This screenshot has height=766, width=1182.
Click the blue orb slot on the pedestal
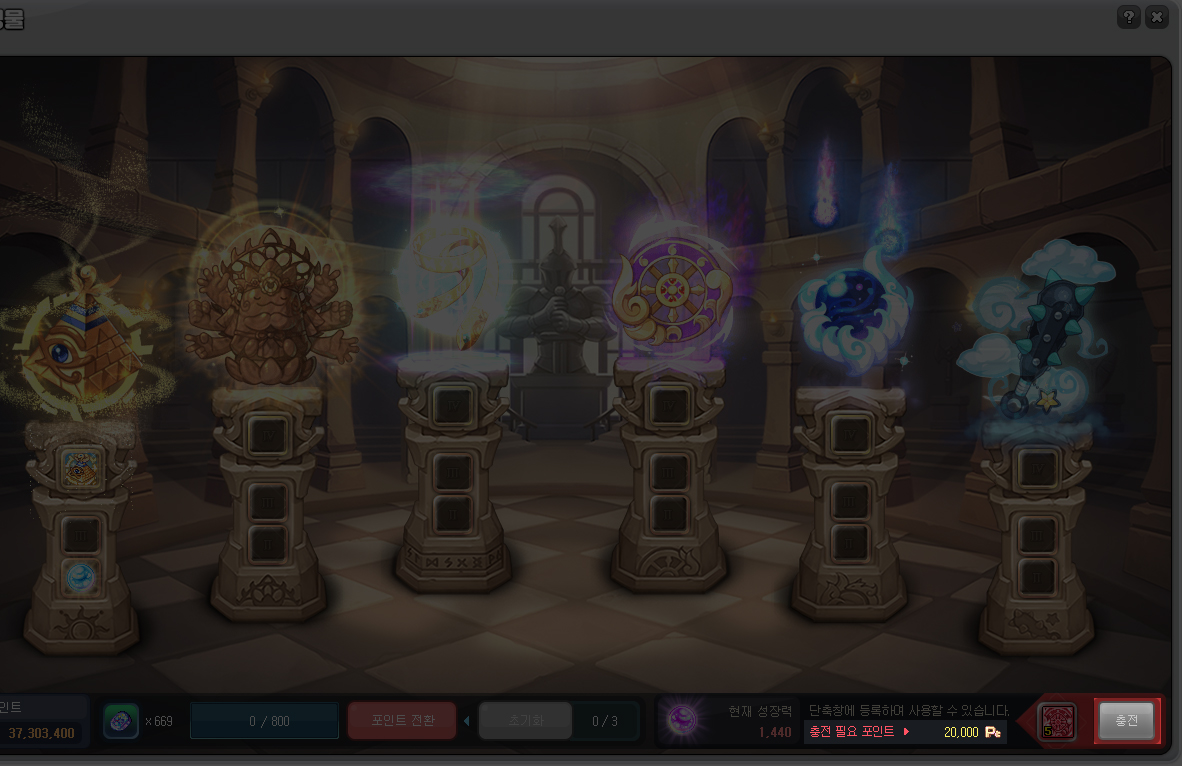(x=81, y=577)
